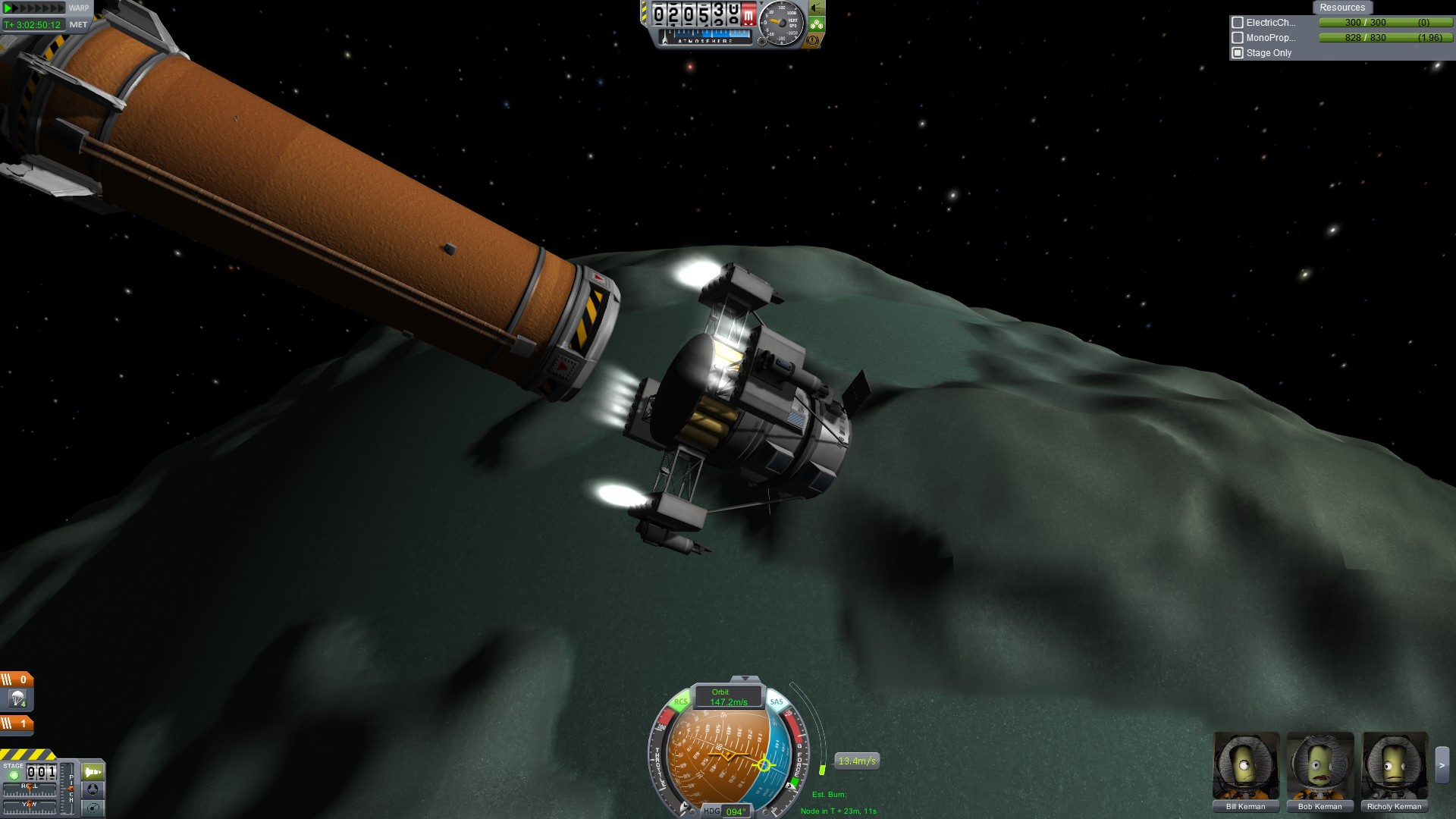Show more crew with the portrait arrow
This screenshot has height=819, width=1456.
[1442, 765]
